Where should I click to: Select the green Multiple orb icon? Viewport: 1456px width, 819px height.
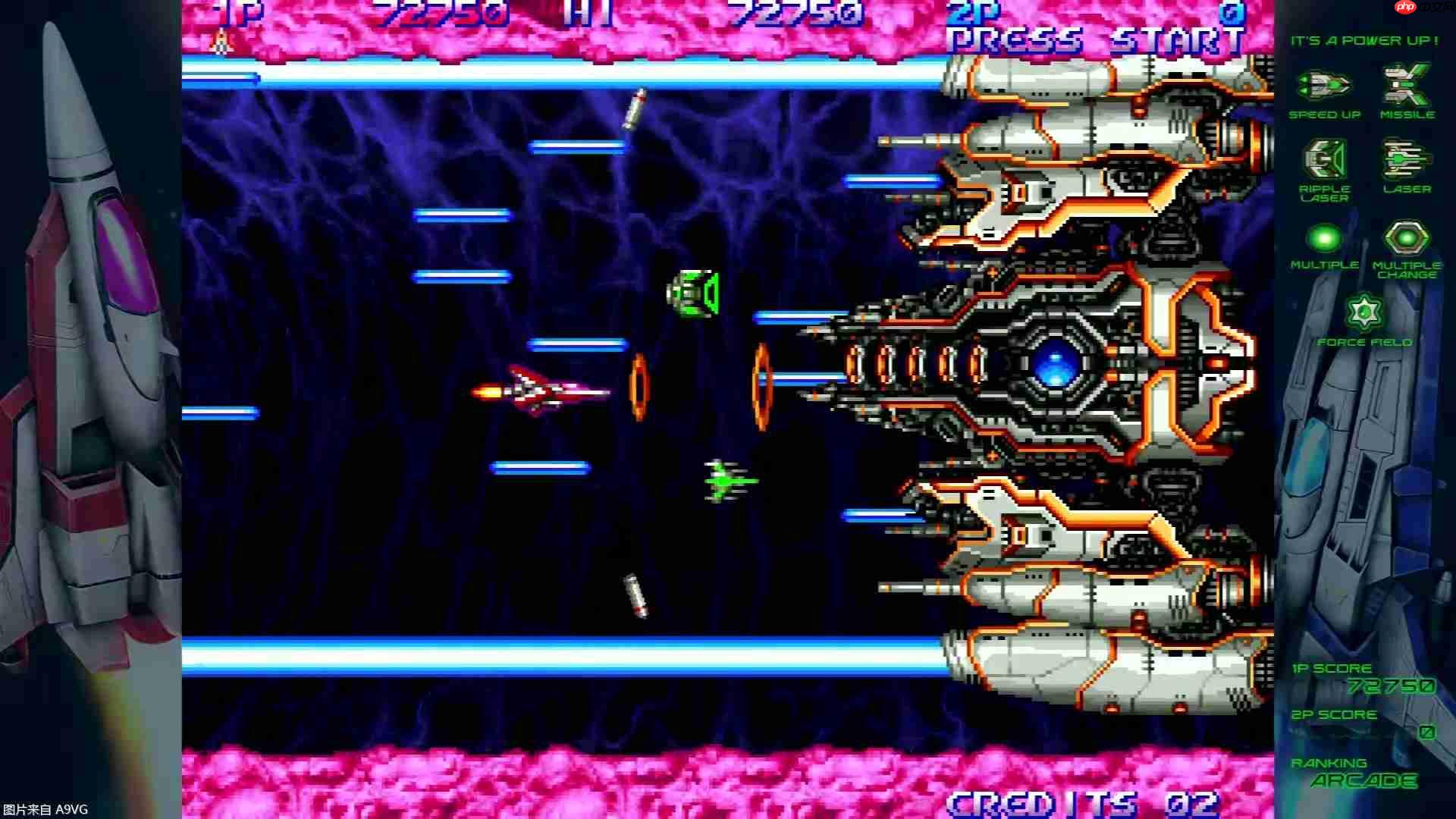pos(1324,238)
